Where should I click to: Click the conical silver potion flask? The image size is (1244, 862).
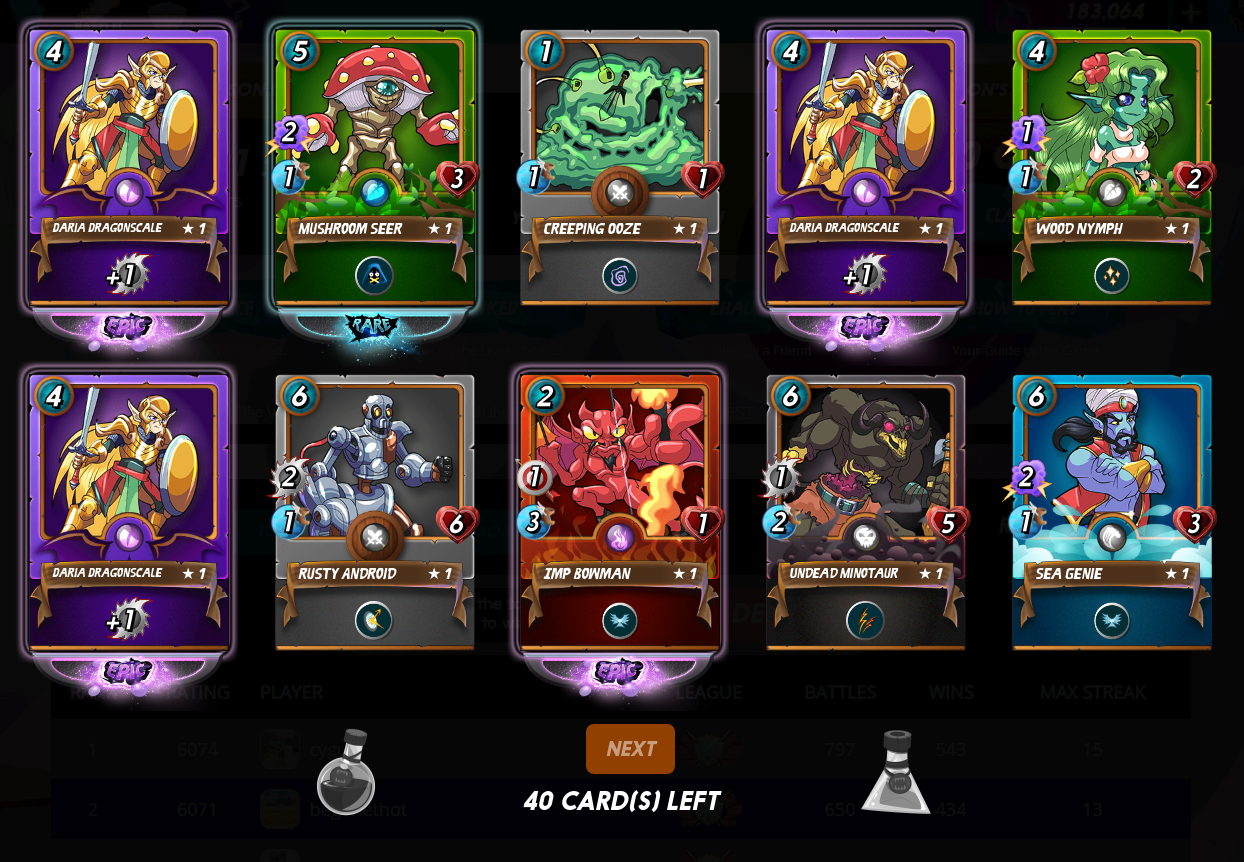[896, 773]
